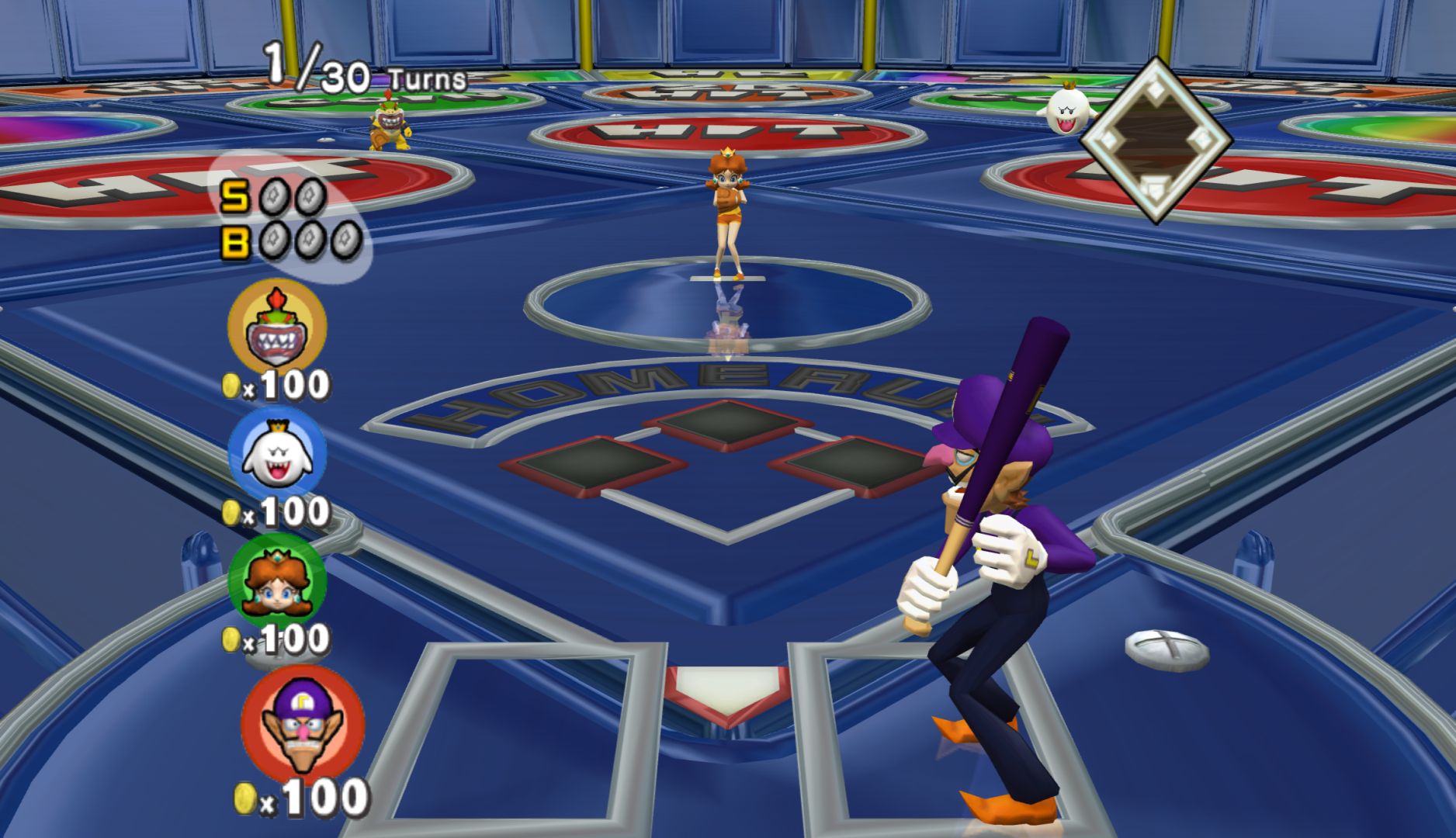Click King Boo's player portrait
Screen dimensions: 1456x838
(277, 454)
